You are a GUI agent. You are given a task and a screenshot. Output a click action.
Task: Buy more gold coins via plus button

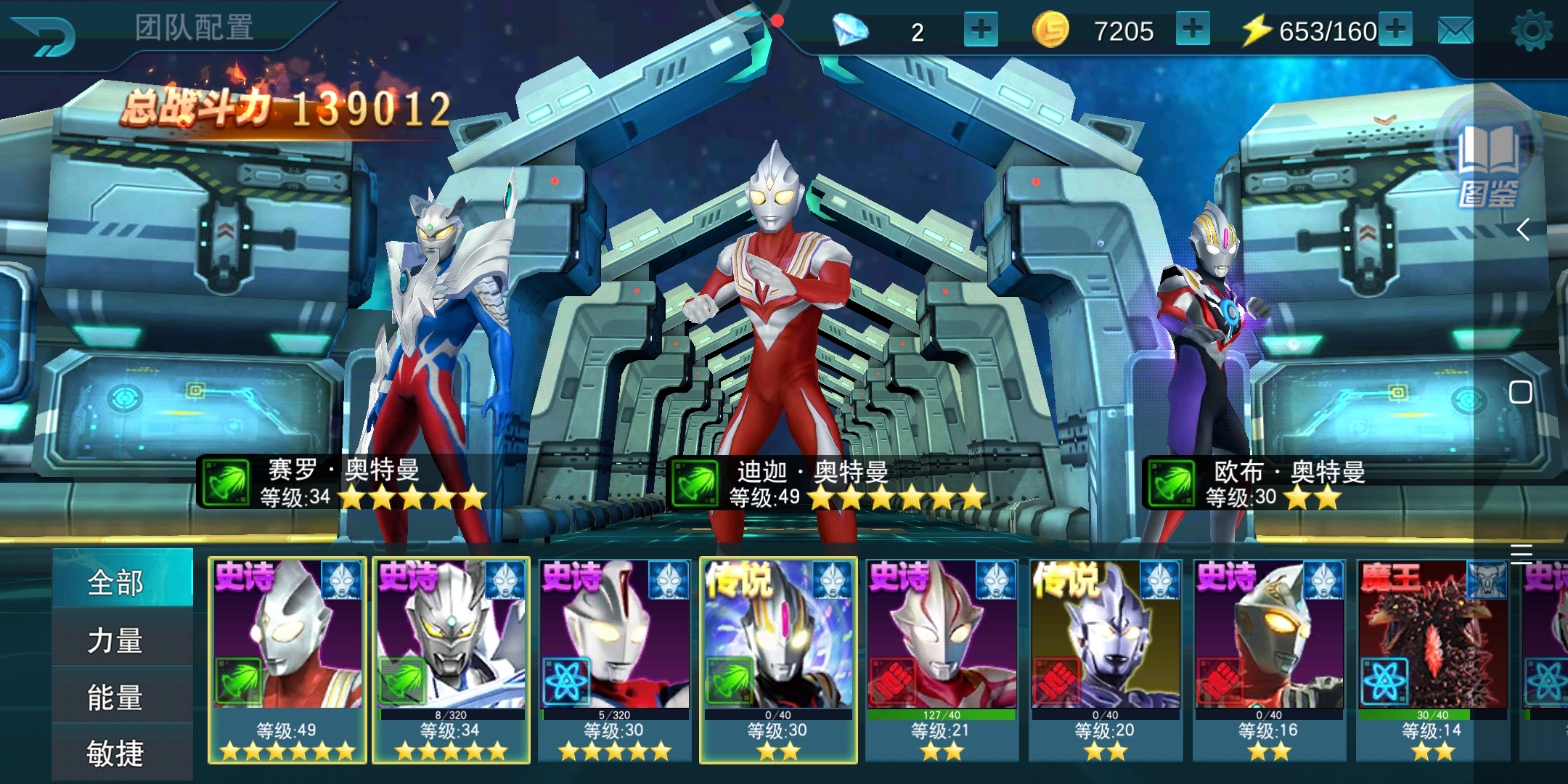1192,30
